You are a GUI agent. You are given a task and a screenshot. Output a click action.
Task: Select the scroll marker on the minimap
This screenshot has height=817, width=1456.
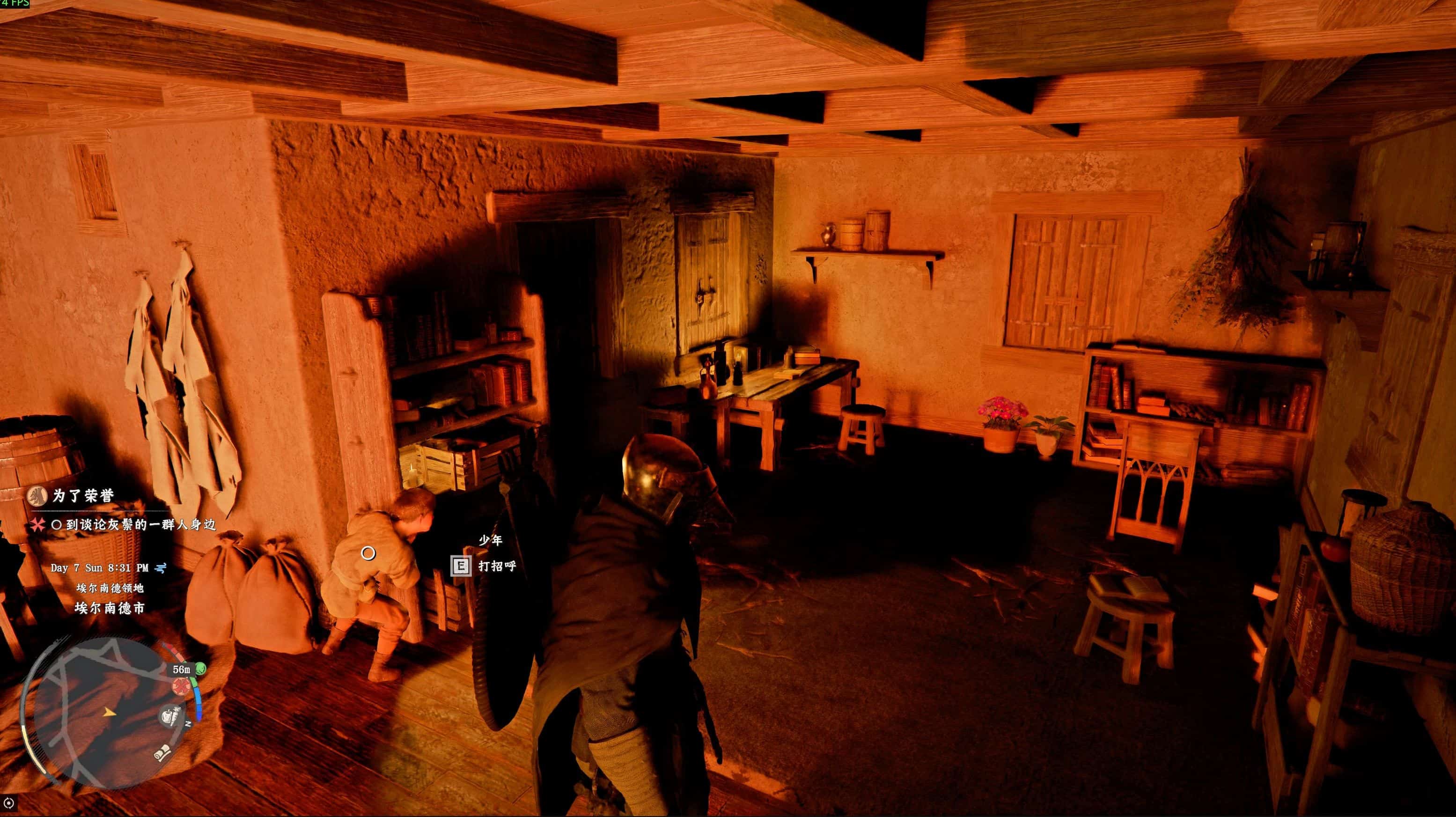[x=163, y=752]
